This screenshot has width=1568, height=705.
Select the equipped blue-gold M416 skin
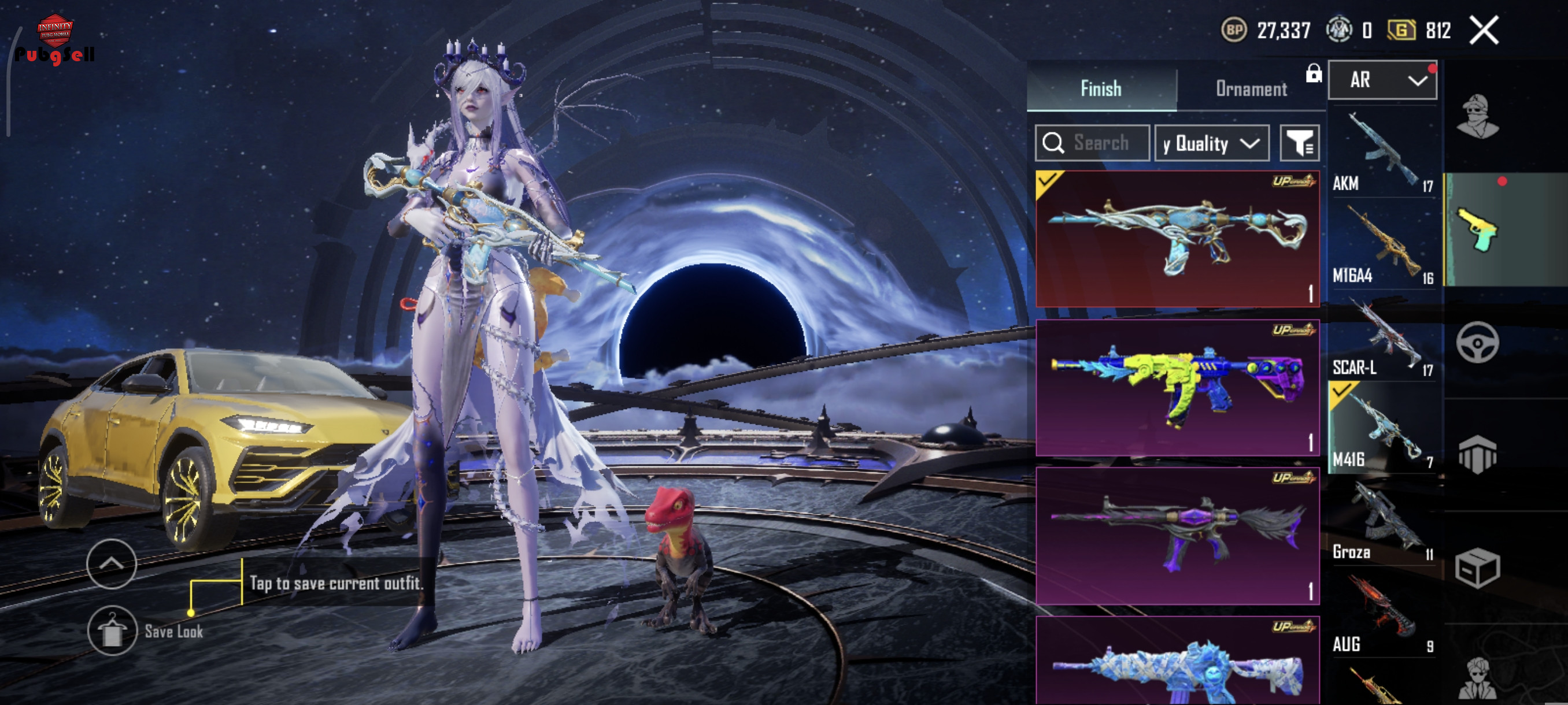(x=1177, y=239)
